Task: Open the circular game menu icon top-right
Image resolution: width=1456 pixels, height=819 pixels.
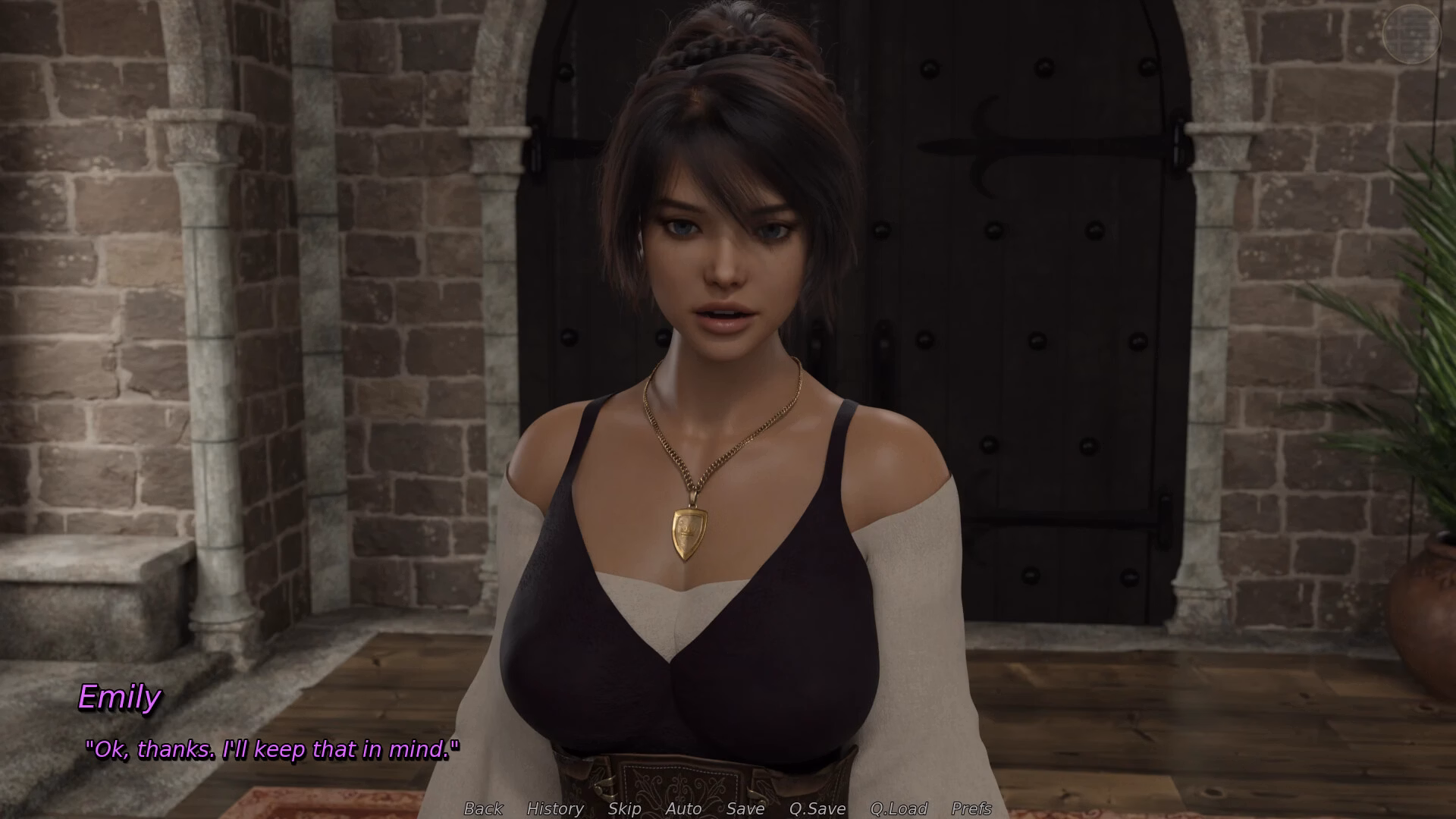Action: tap(1412, 34)
